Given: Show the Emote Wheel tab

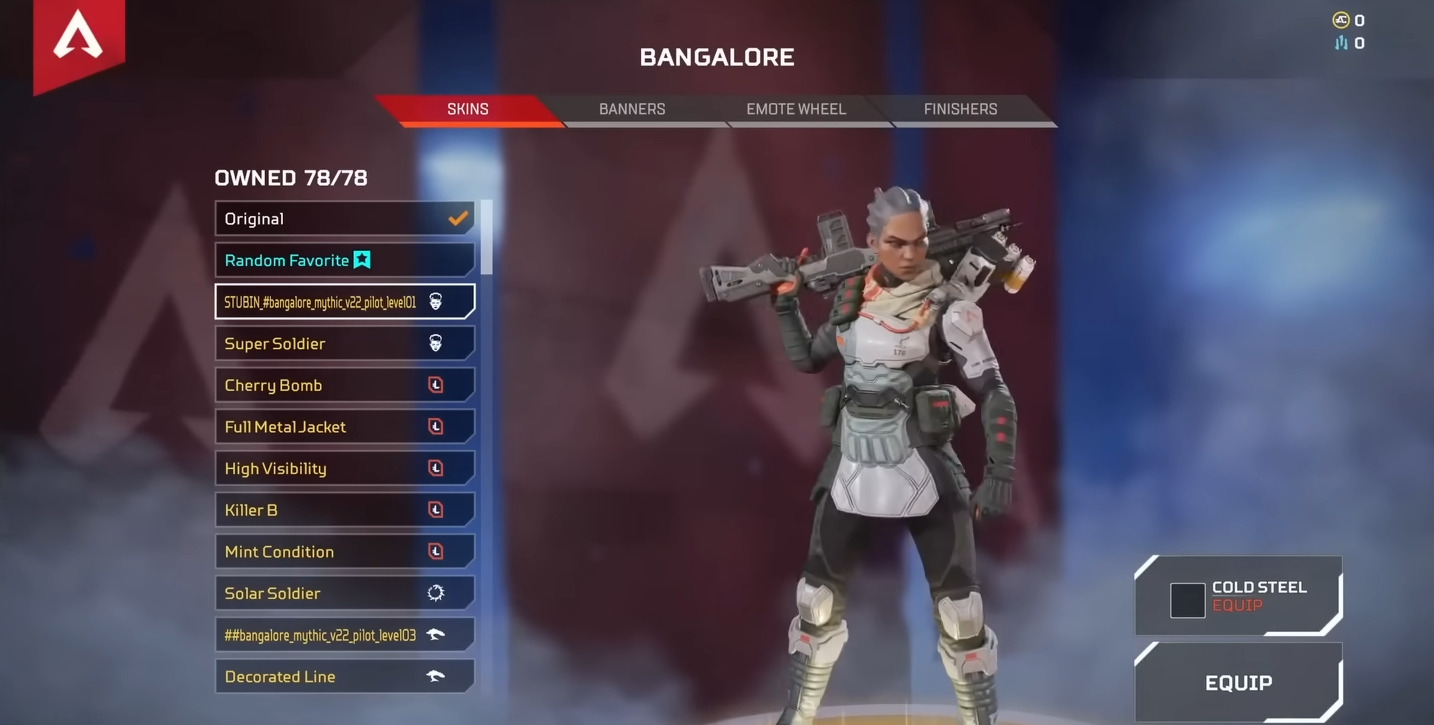Looking at the screenshot, I should point(796,109).
